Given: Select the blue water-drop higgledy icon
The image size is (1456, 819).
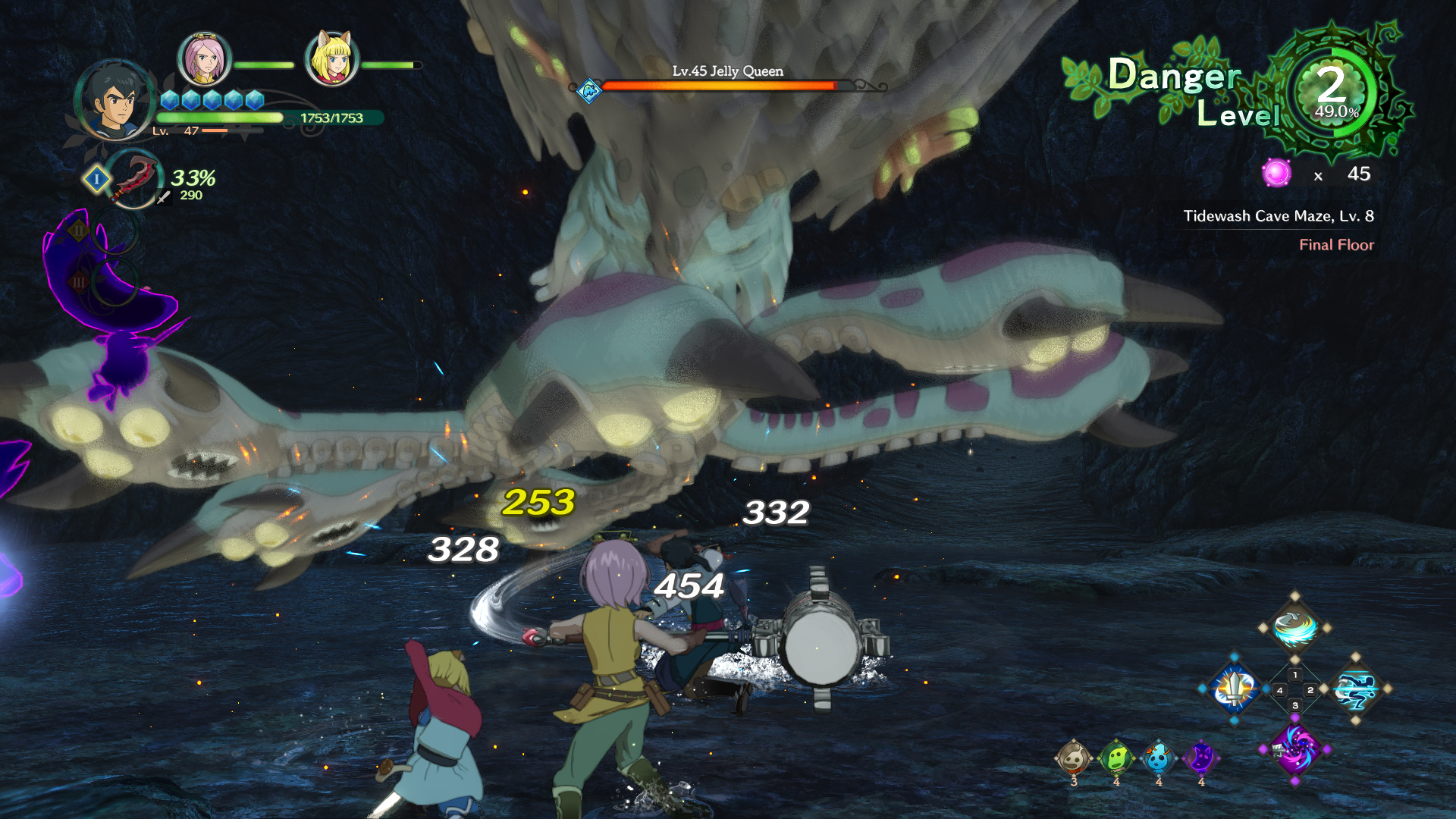Looking at the screenshot, I should (x=1158, y=758).
